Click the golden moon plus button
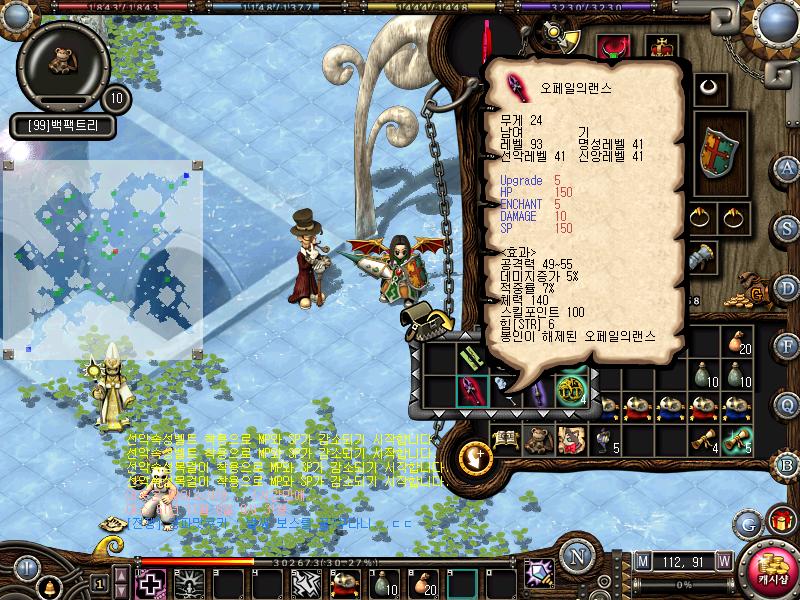The height and width of the screenshot is (600, 800). [476, 457]
